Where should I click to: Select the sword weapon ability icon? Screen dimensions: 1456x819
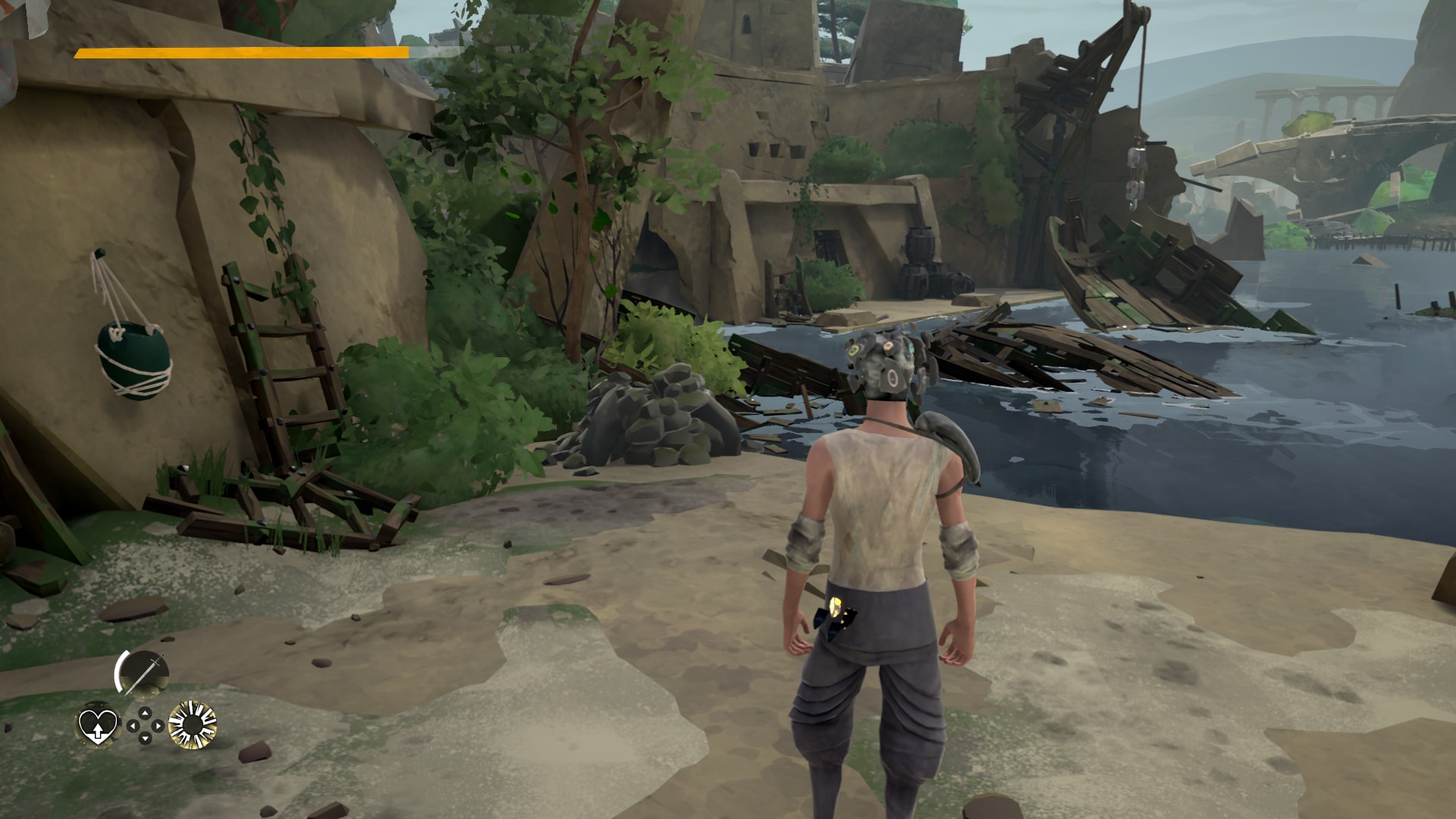[x=143, y=673]
